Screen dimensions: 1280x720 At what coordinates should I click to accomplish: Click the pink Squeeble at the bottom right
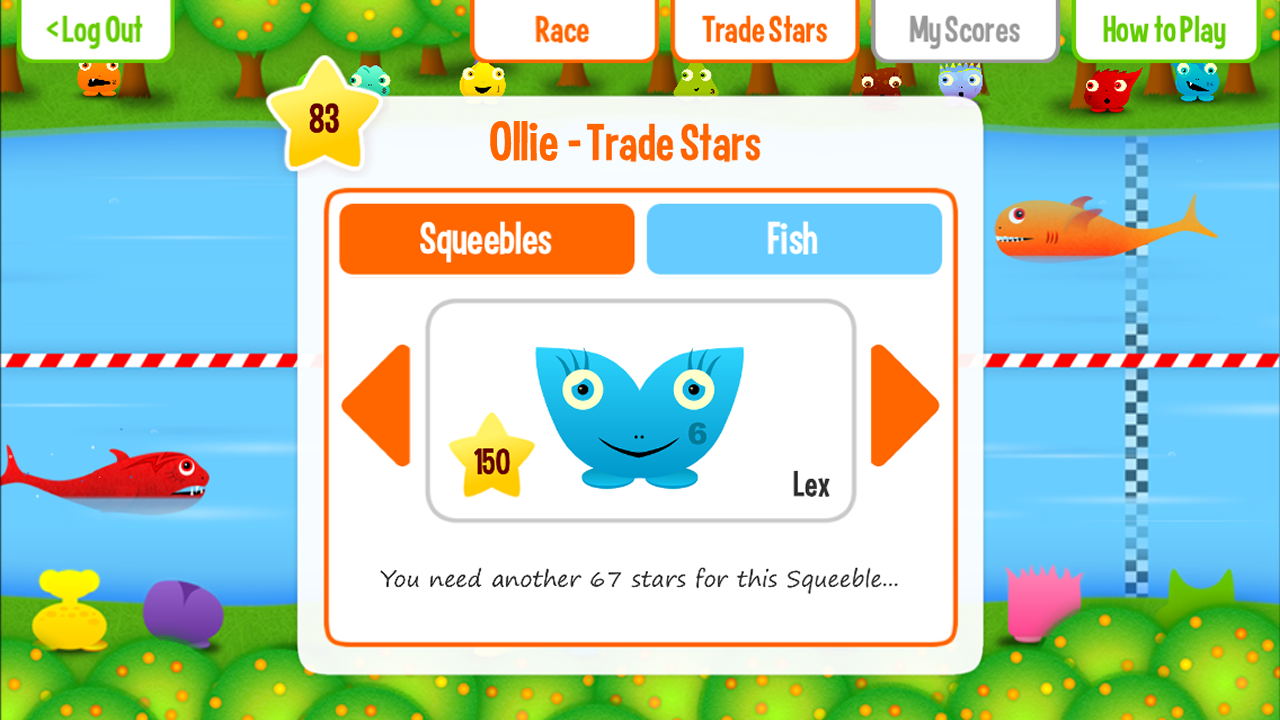coord(1045,600)
